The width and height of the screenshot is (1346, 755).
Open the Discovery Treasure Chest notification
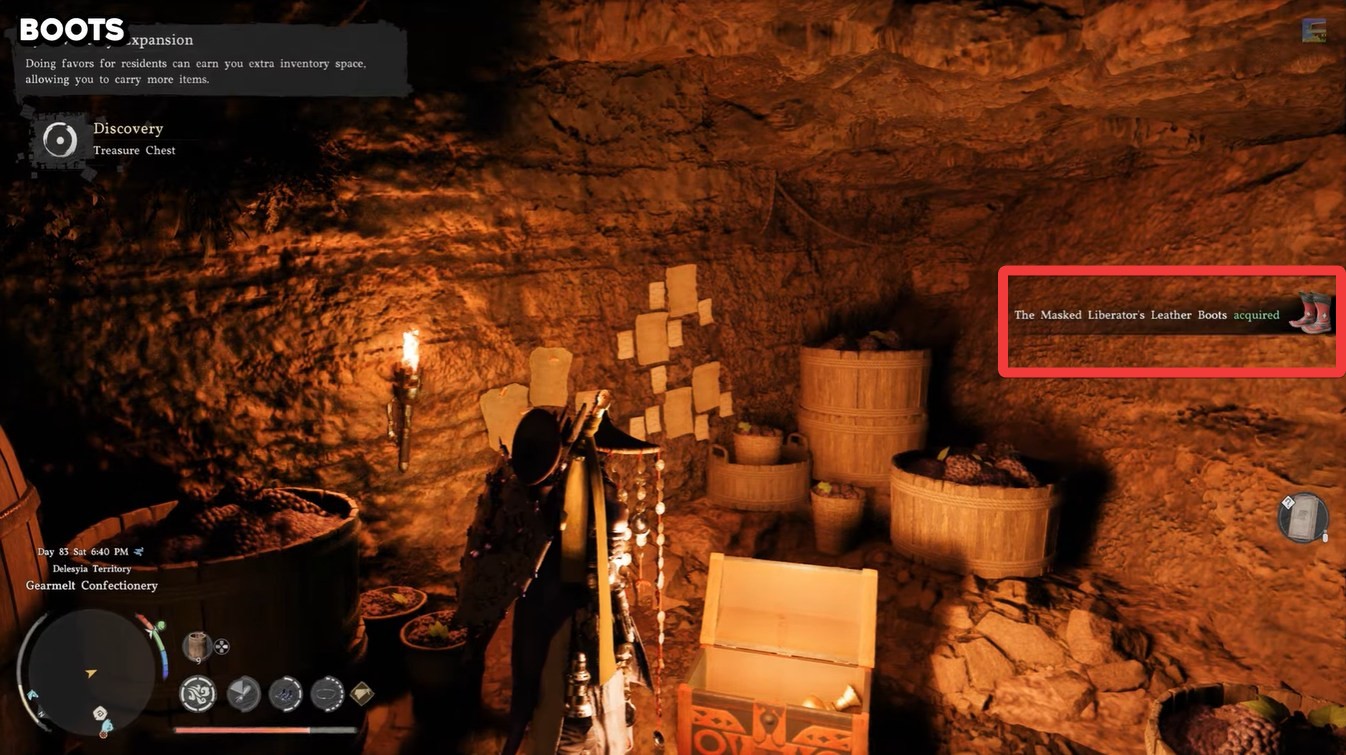click(105, 139)
